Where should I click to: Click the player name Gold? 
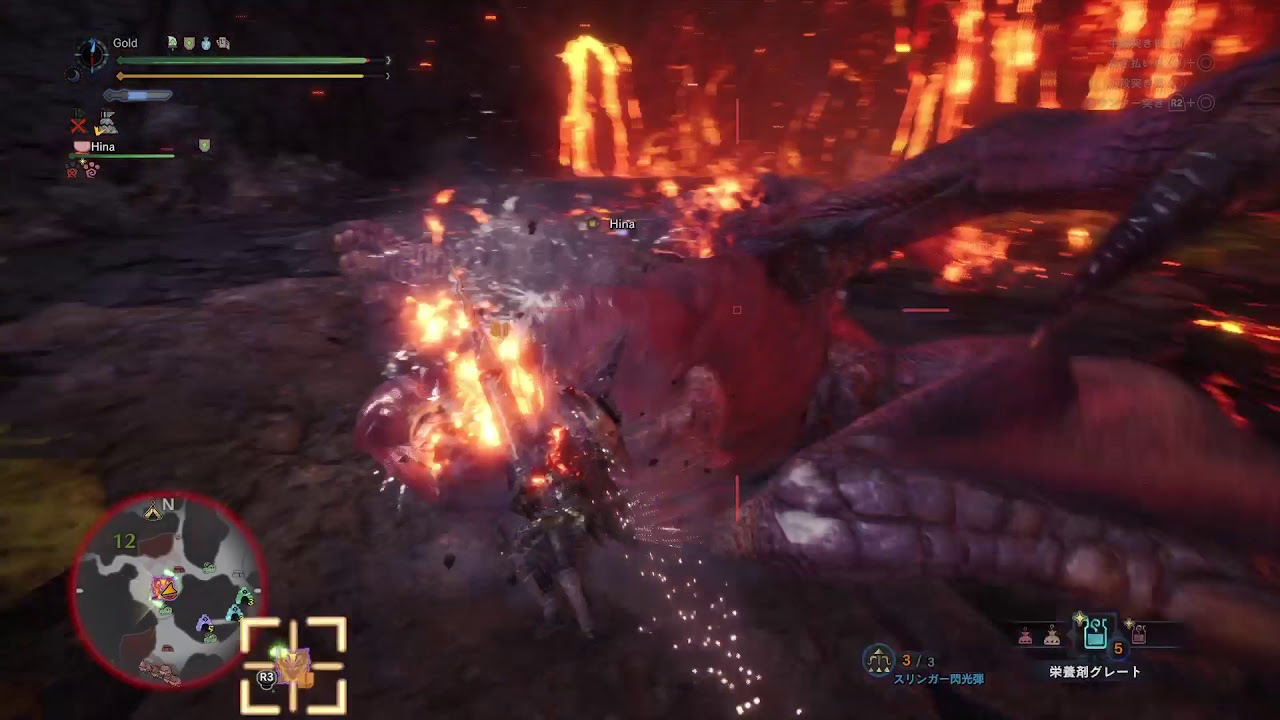click(125, 42)
